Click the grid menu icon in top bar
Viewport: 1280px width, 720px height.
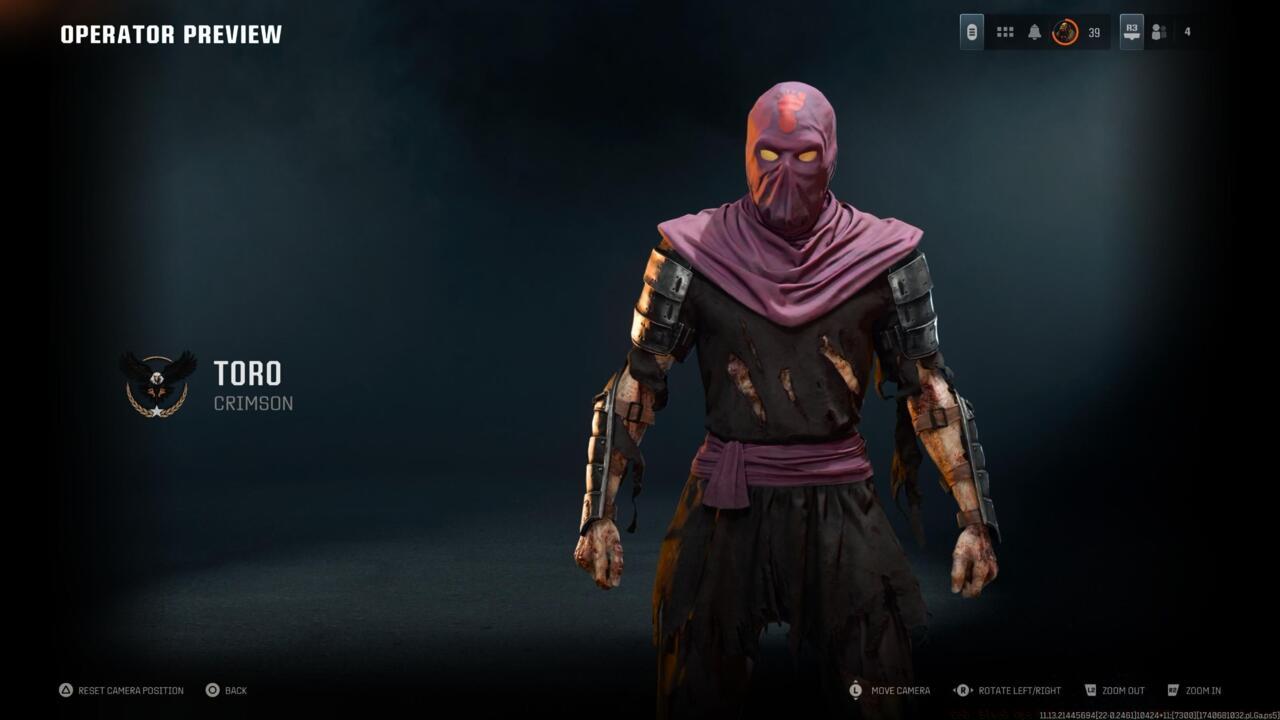(1004, 31)
